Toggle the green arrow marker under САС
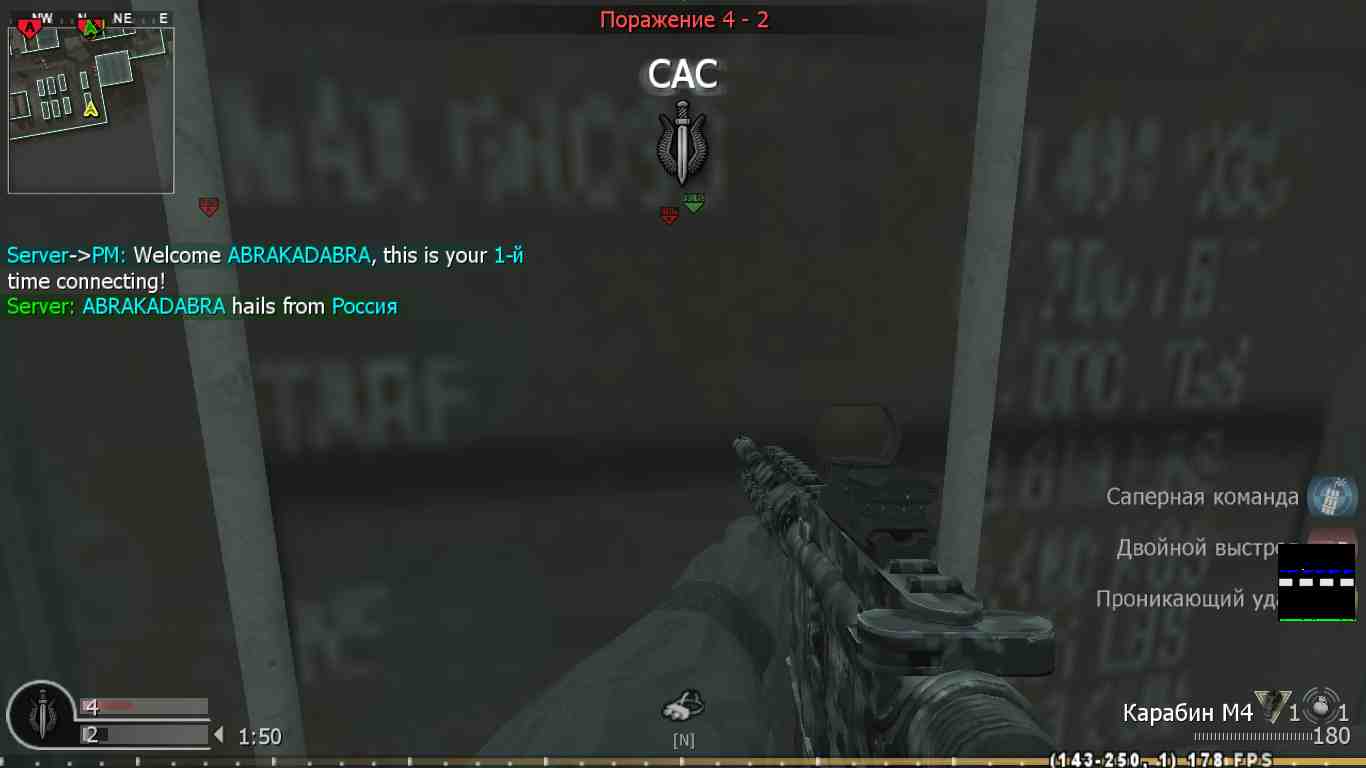 pos(694,205)
